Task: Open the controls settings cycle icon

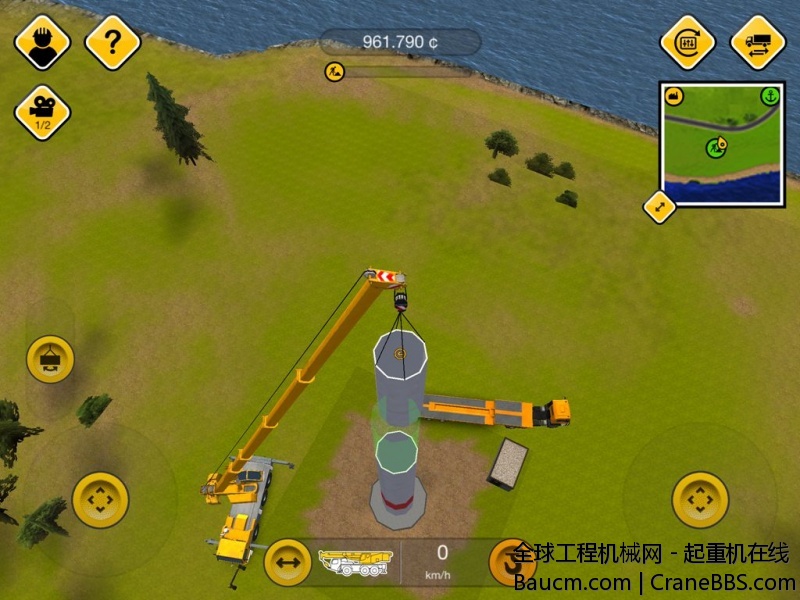Action: (688, 42)
